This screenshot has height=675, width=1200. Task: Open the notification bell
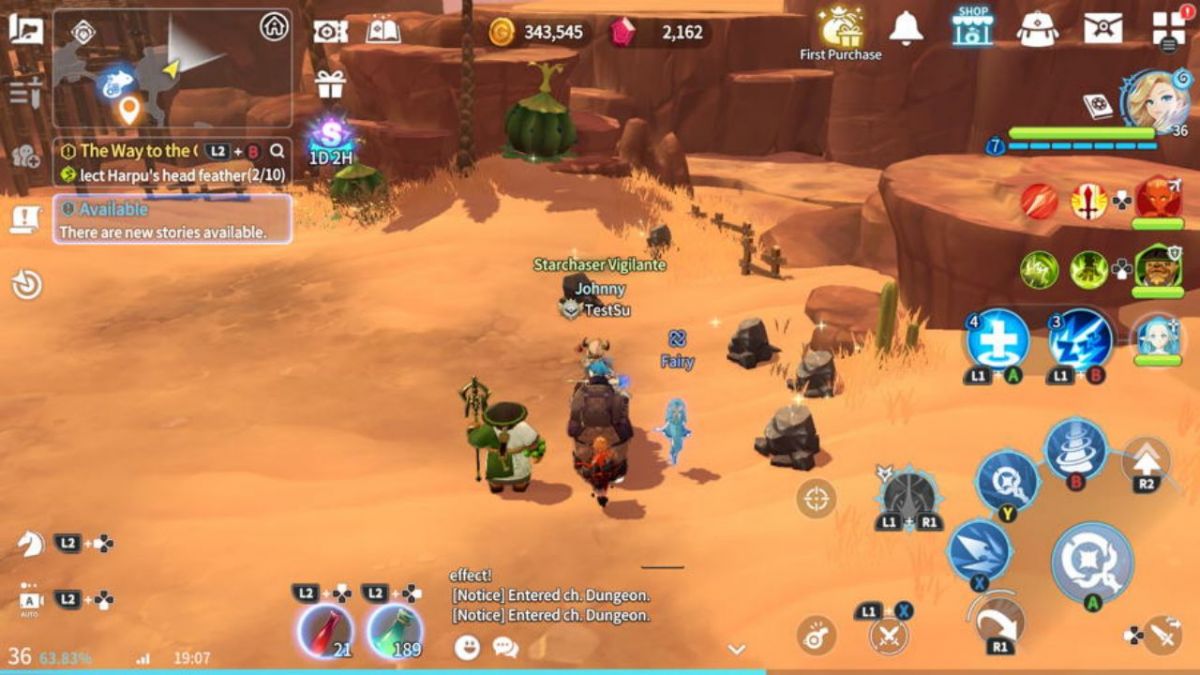click(x=906, y=29)
